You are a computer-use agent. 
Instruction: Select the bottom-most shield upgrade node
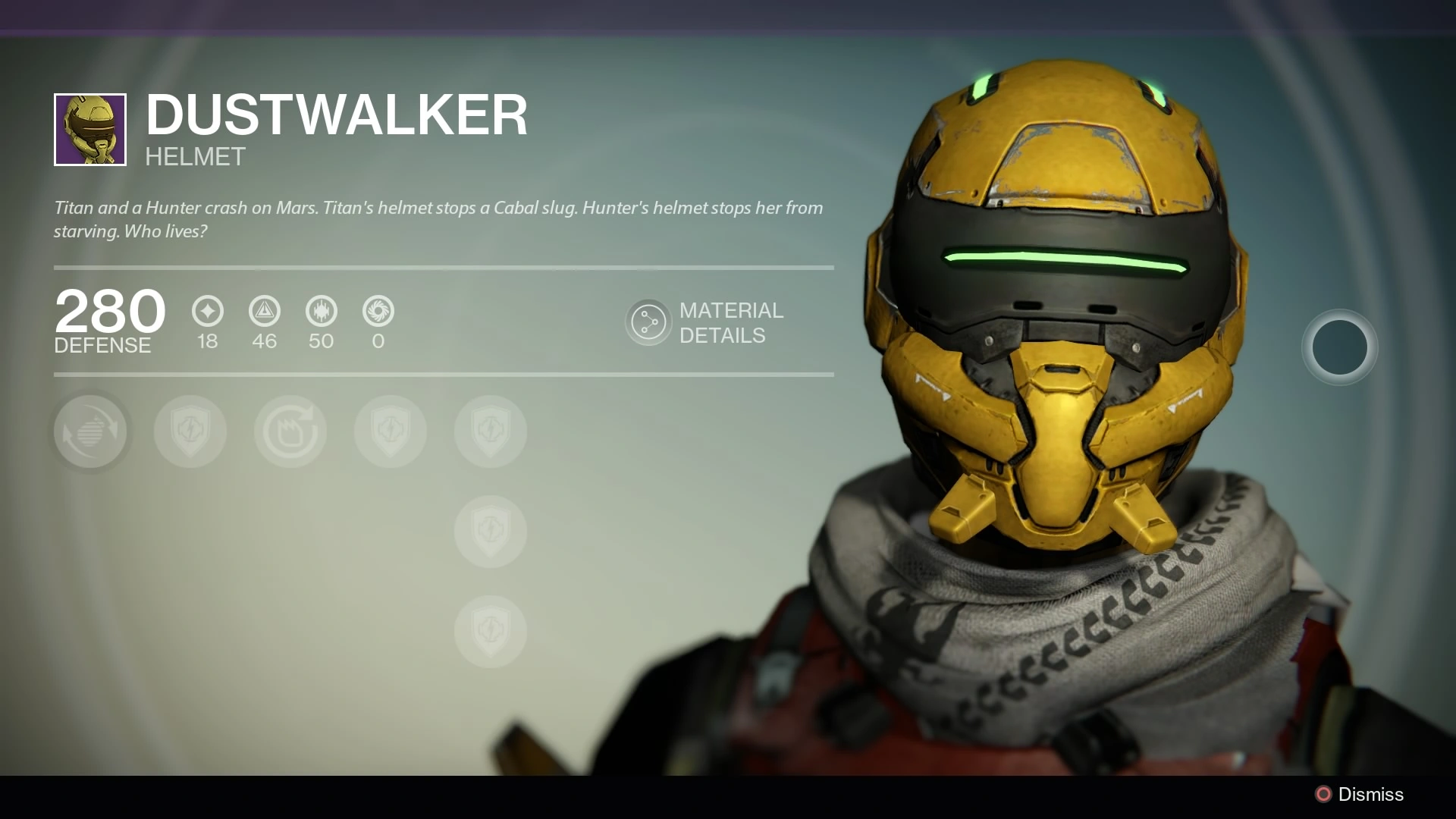[x=490, y=631]
